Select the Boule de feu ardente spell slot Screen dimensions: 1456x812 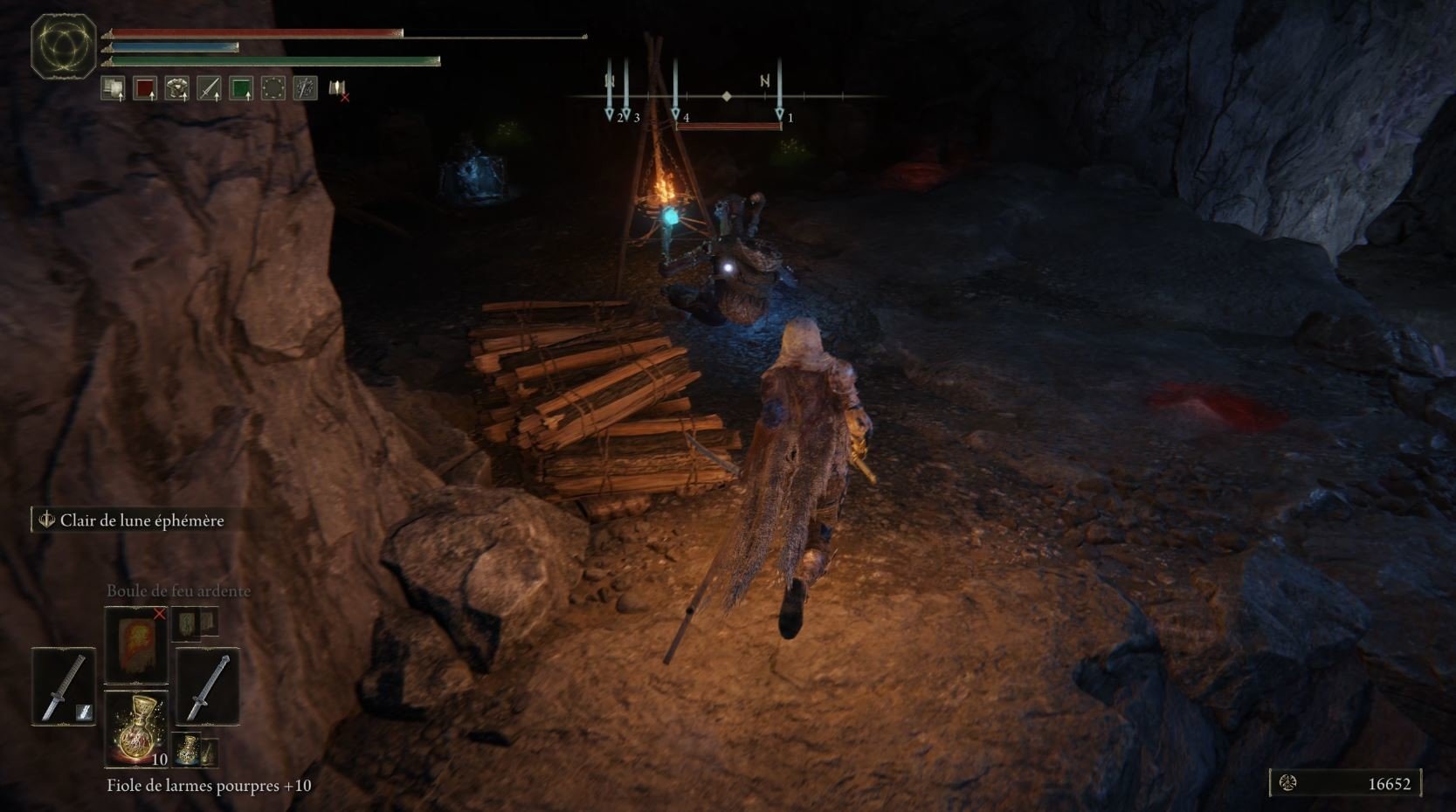coord(135,644)
